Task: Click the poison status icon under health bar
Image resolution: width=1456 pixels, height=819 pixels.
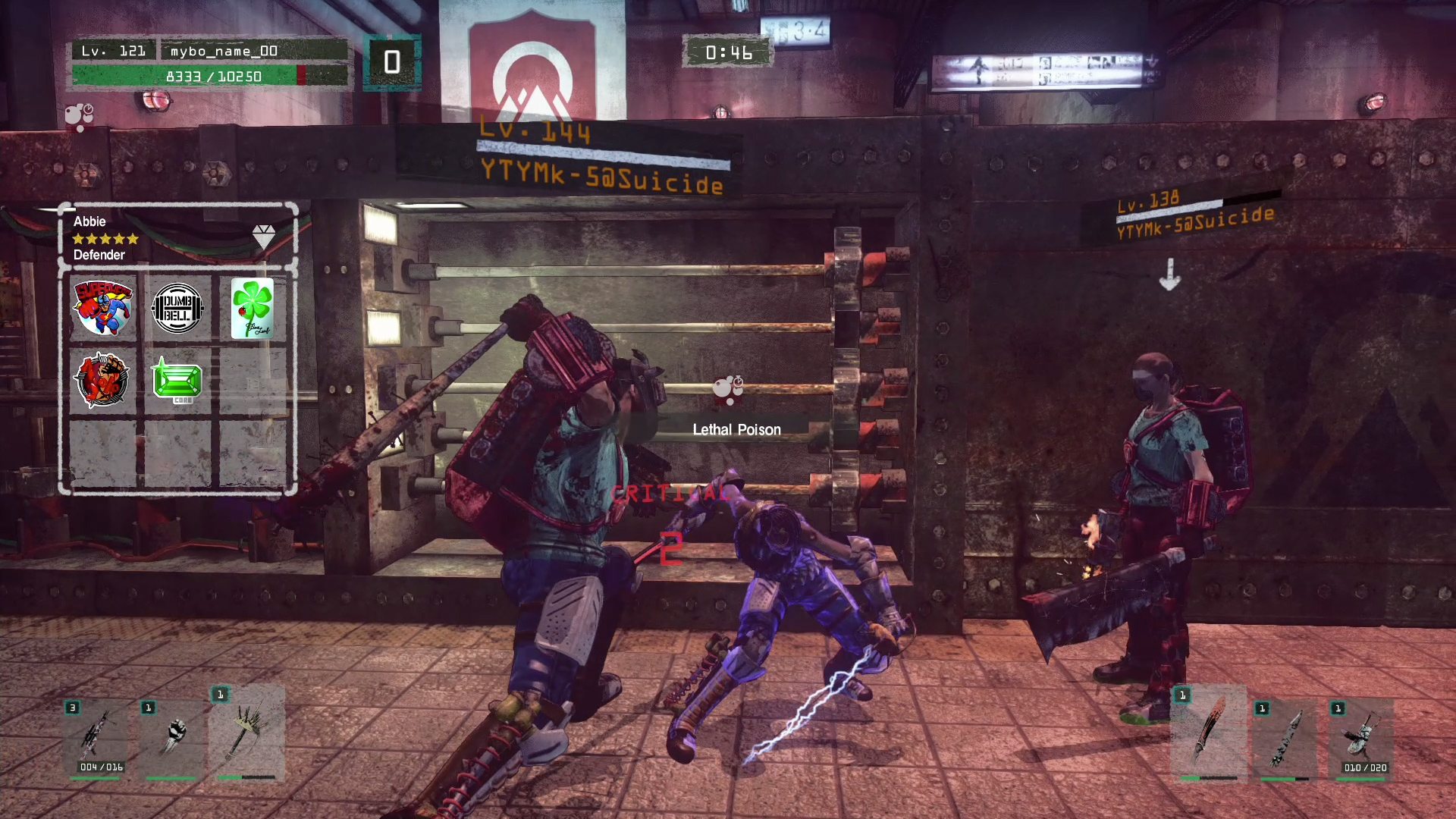Action: point(79,116)
